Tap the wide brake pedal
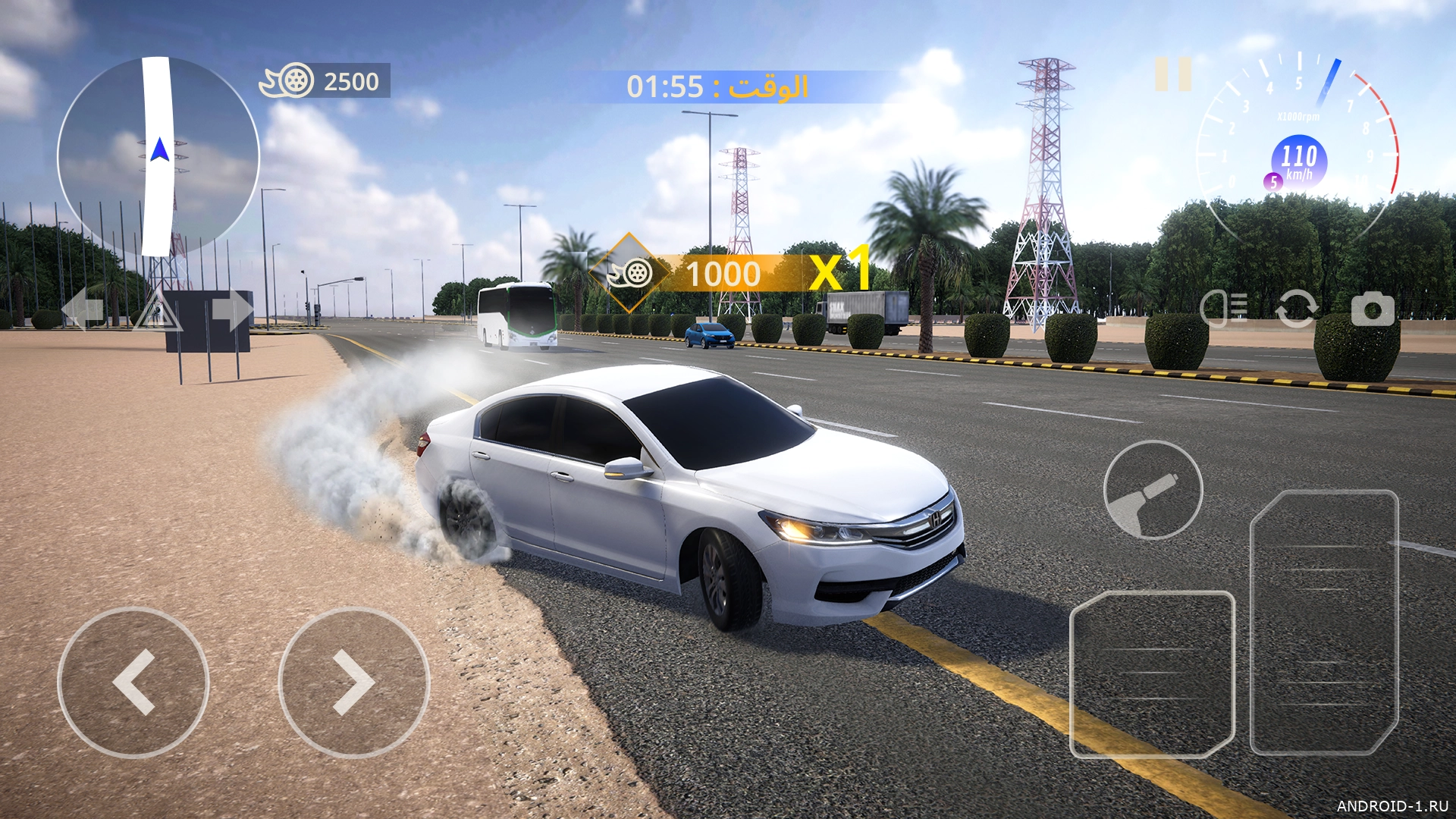The width and height of the screenshot is (1456, 819). tap(1152, 675)
